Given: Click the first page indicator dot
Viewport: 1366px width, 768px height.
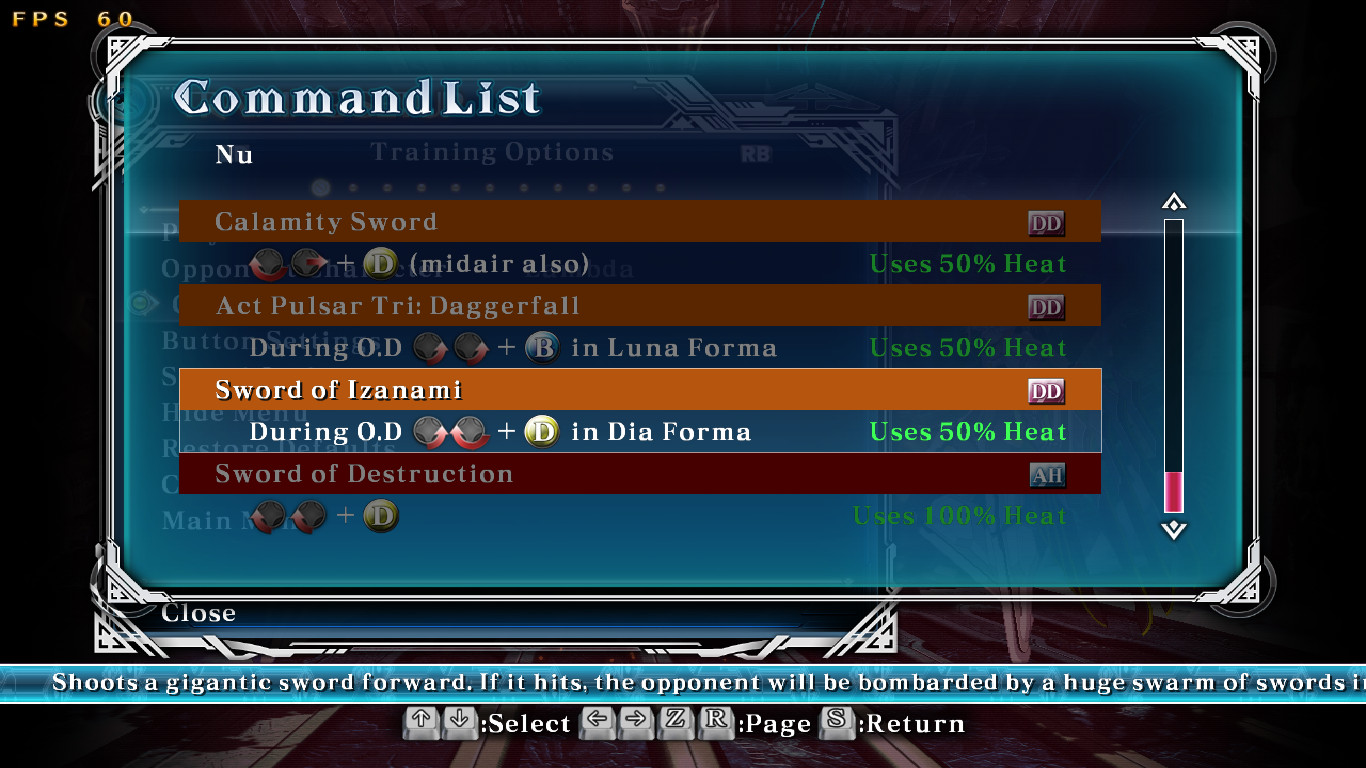Looking at the screenshot, I should [x=321, y=187].
